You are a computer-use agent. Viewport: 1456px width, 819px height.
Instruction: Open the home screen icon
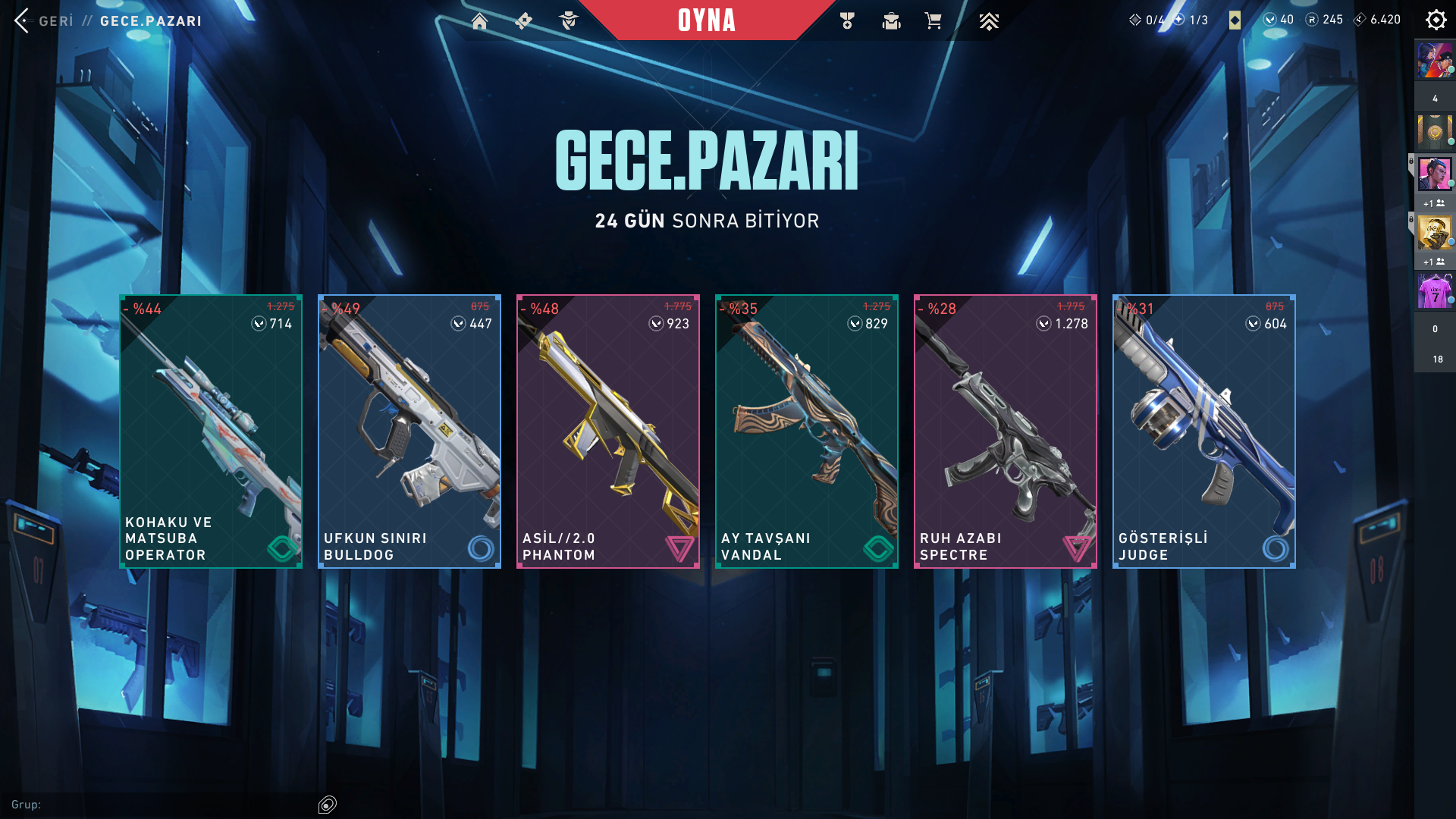coord(479,20)
